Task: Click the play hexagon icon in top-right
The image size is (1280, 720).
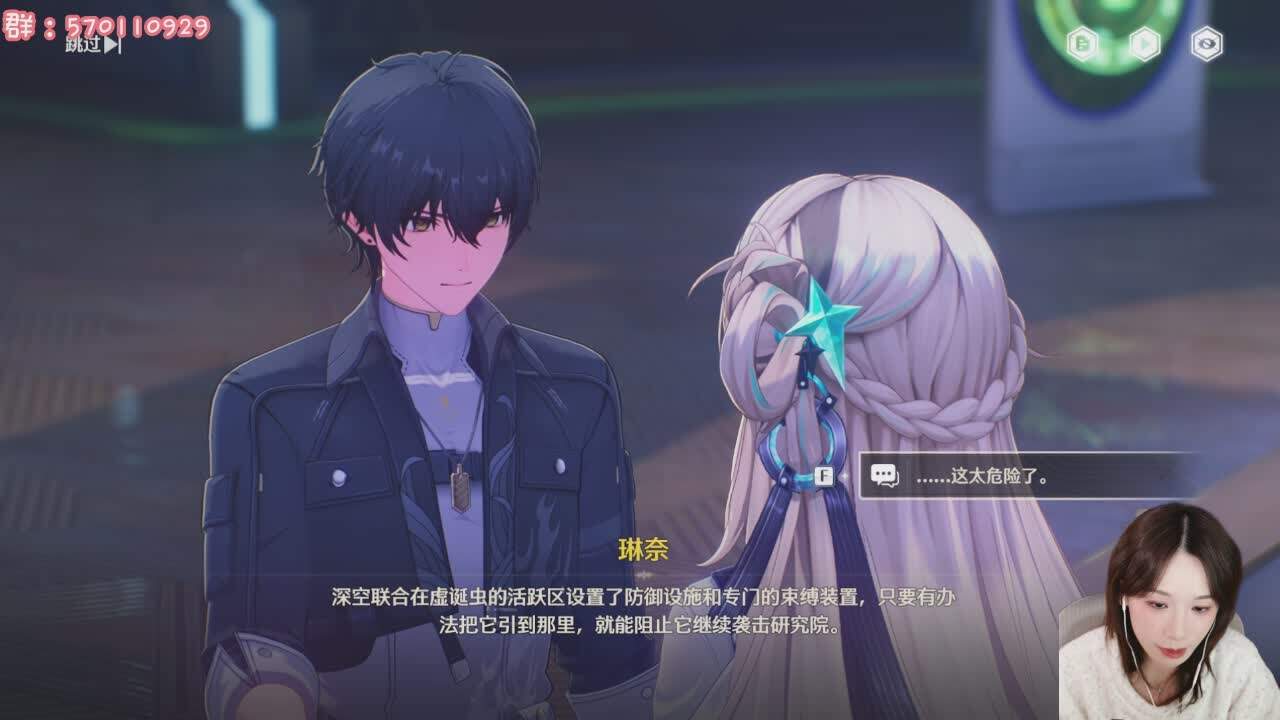Action: [1146, 42]
